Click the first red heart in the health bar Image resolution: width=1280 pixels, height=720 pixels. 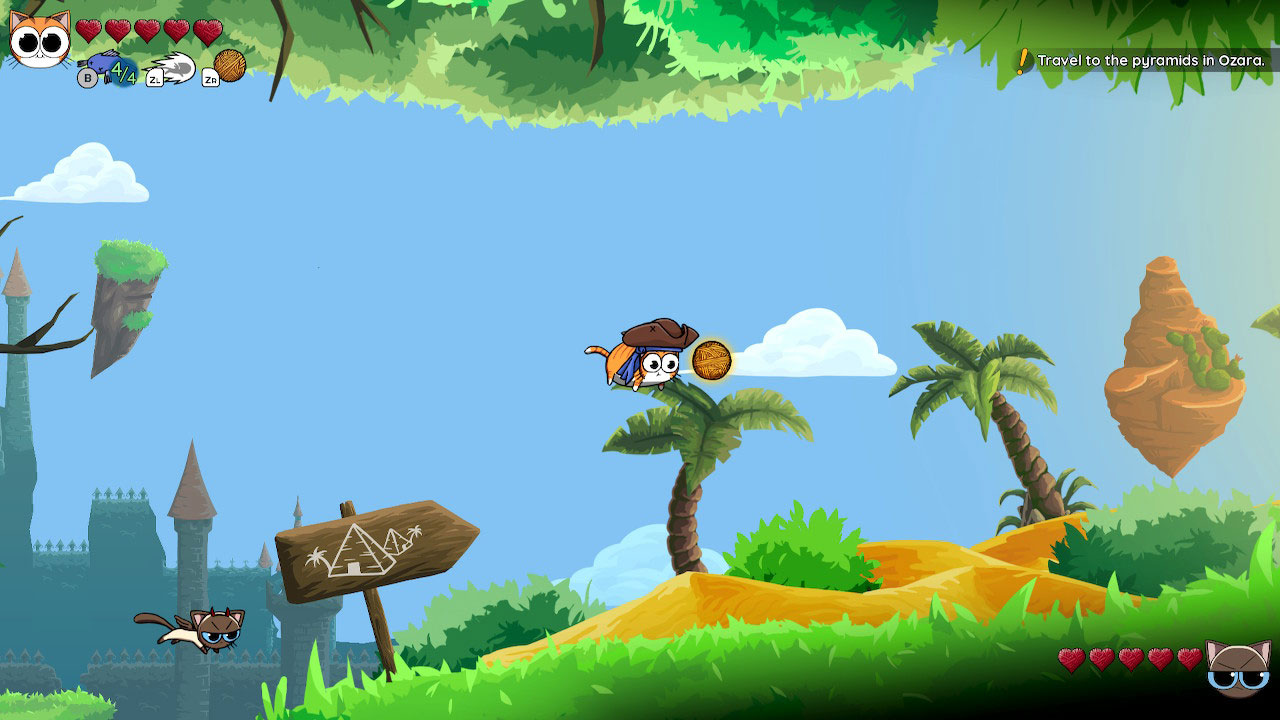(88, 29)
